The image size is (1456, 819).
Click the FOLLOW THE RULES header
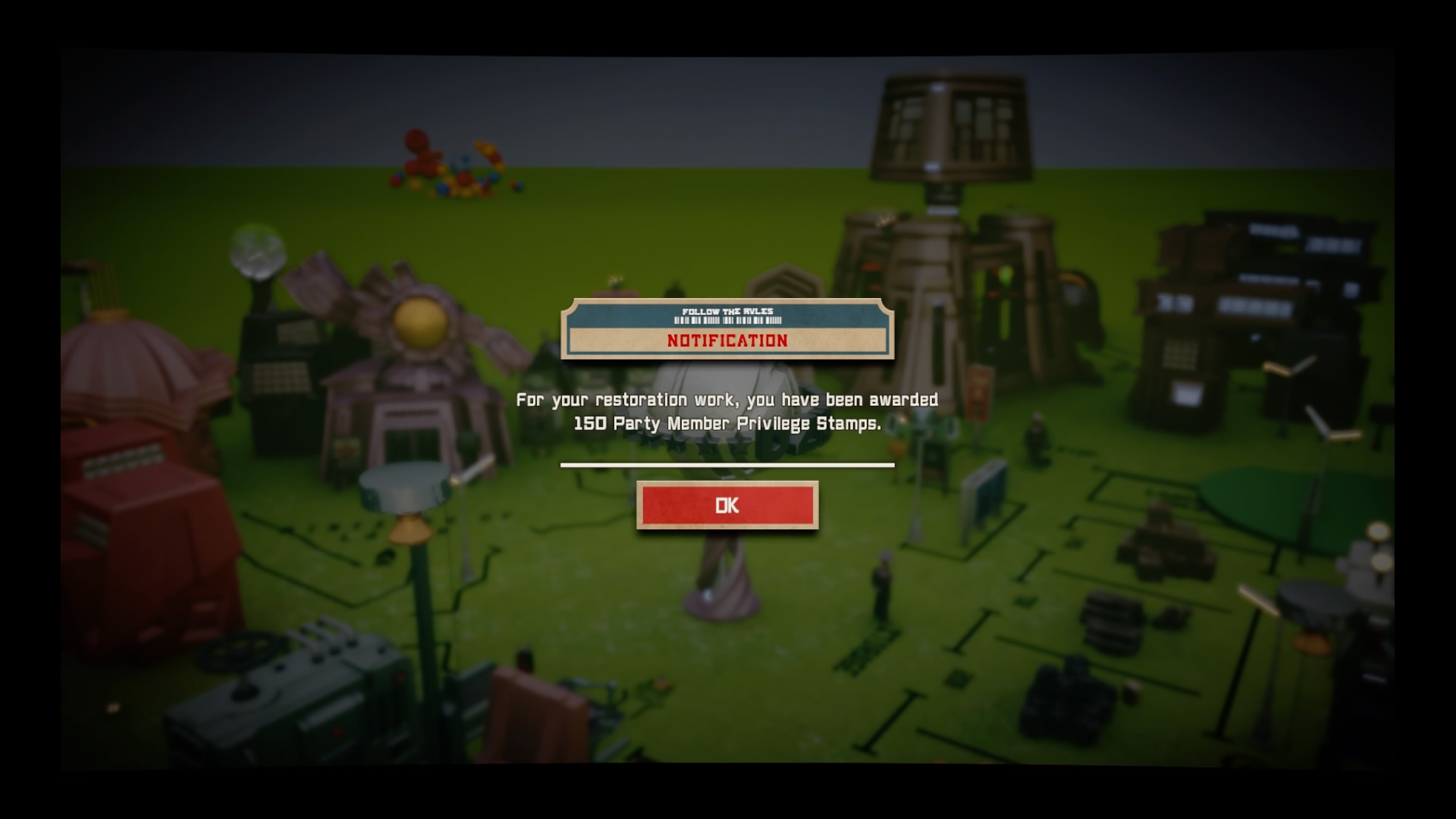tap(728, 309)
